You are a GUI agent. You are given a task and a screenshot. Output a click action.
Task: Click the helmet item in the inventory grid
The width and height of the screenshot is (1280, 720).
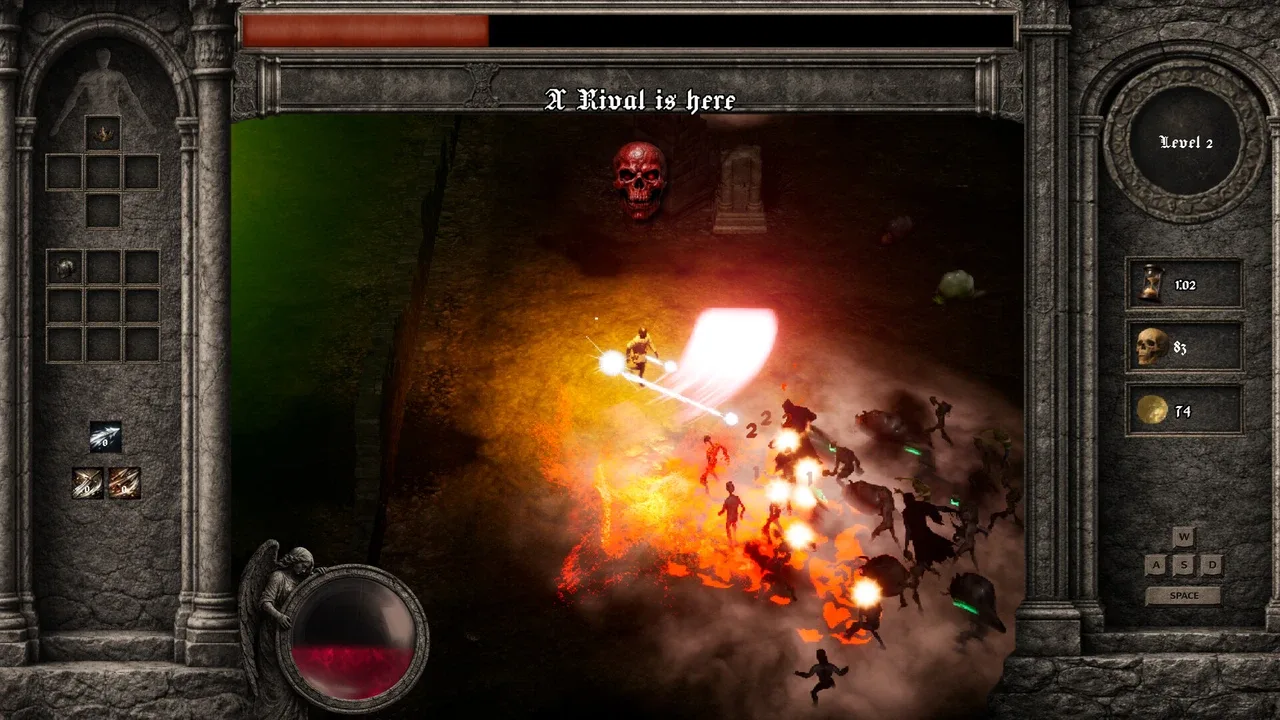[x=64, y=268]
